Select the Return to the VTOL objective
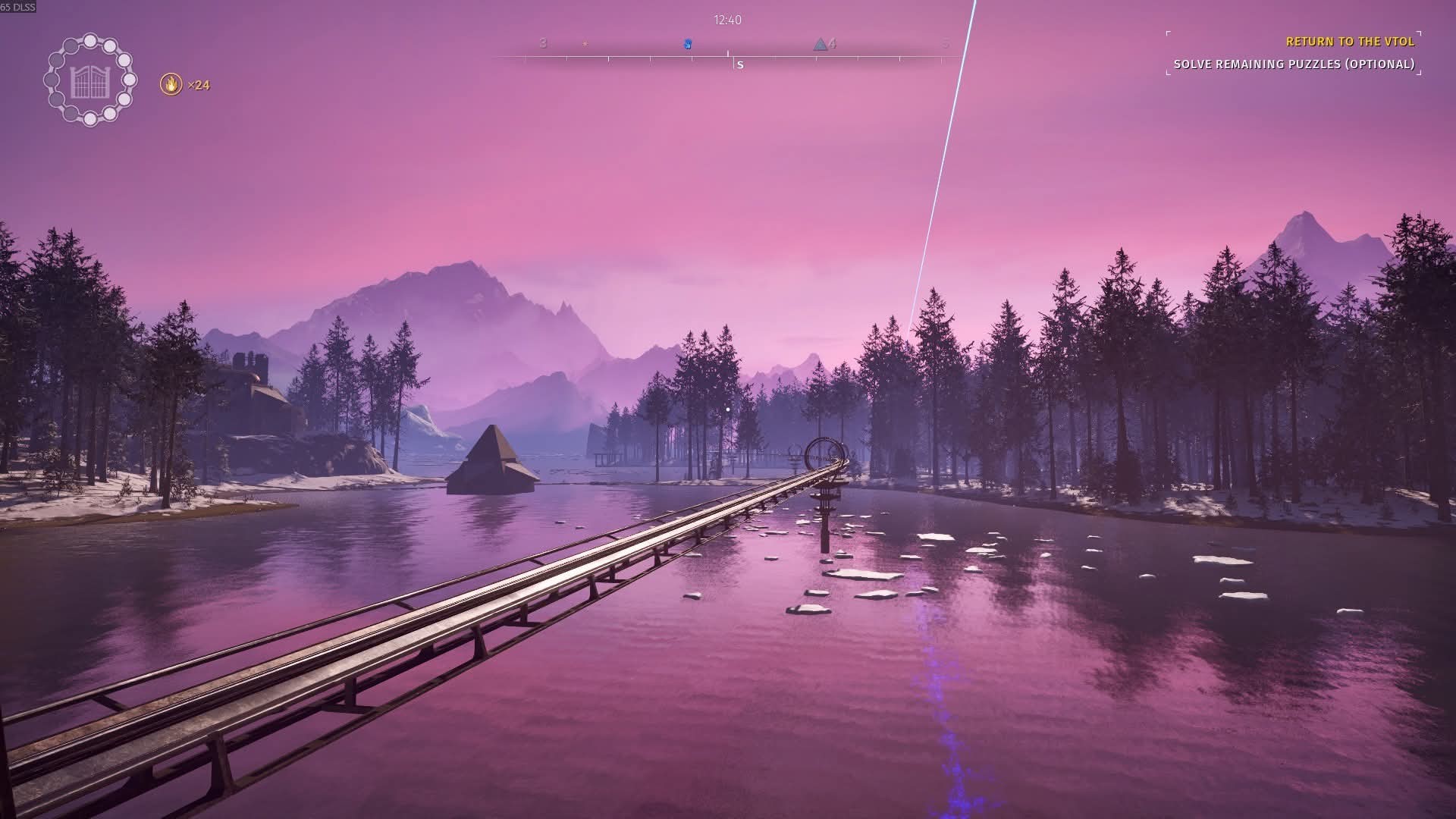Screen dimensions: 1456x819 1349,42
